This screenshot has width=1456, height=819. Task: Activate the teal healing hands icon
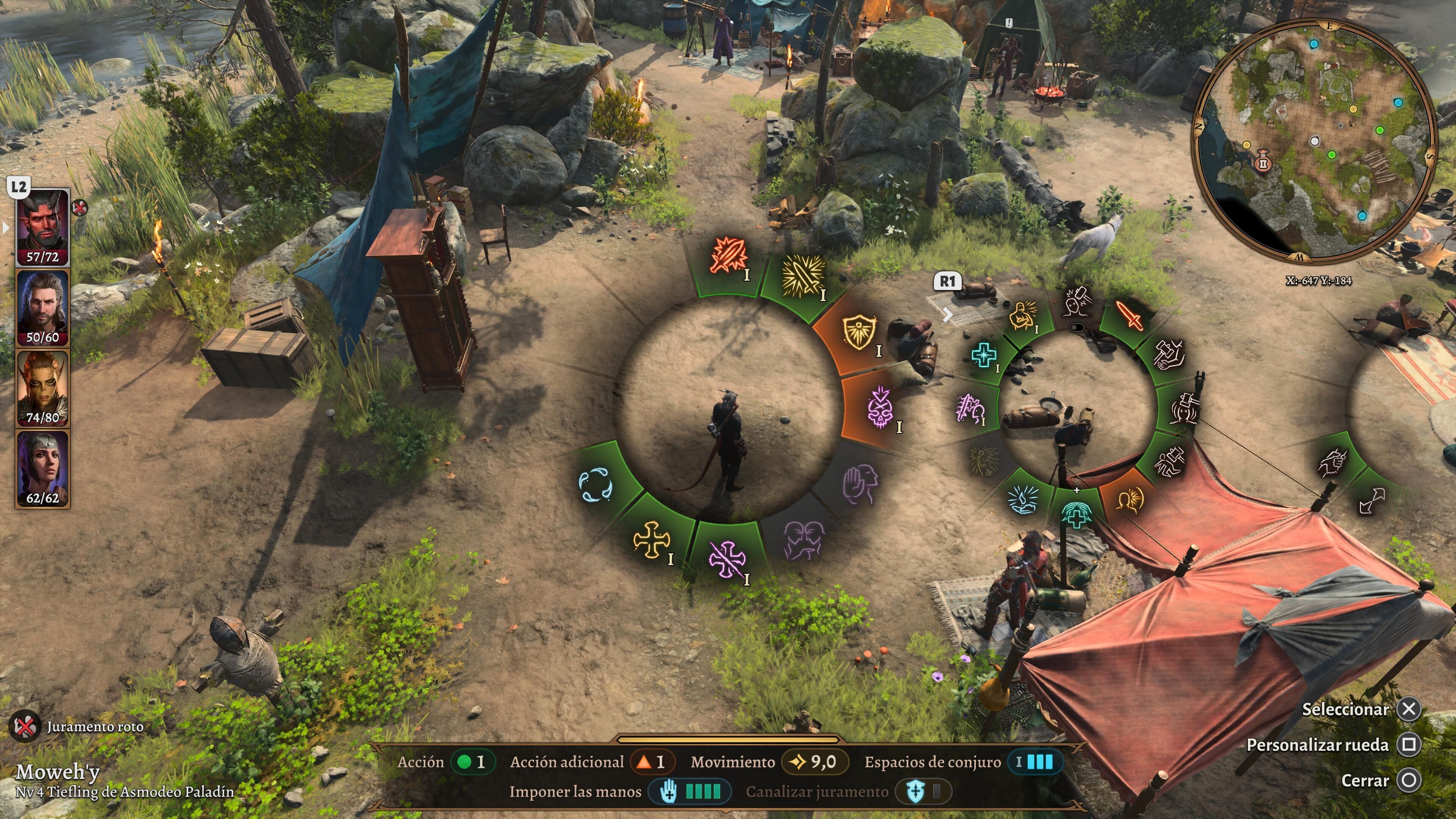click(1076, 513)
